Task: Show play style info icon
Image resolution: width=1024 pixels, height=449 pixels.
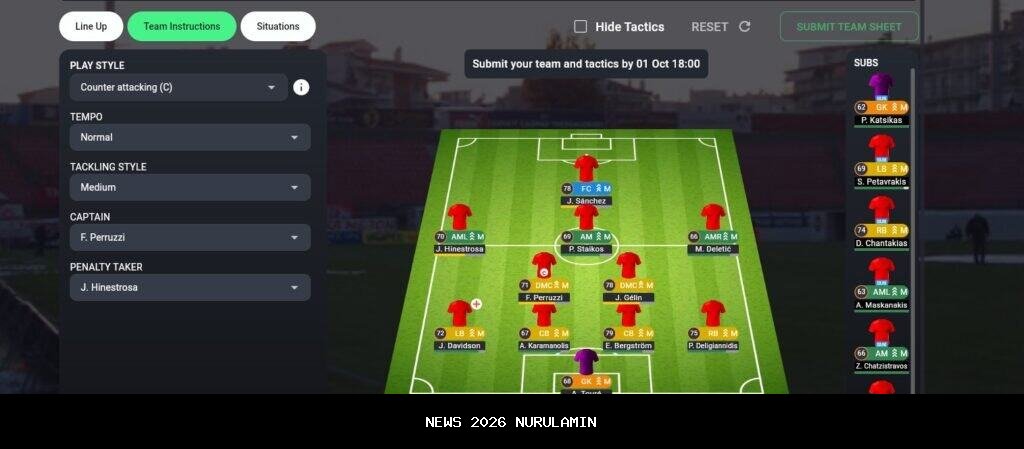Action: tap(301, 87)
